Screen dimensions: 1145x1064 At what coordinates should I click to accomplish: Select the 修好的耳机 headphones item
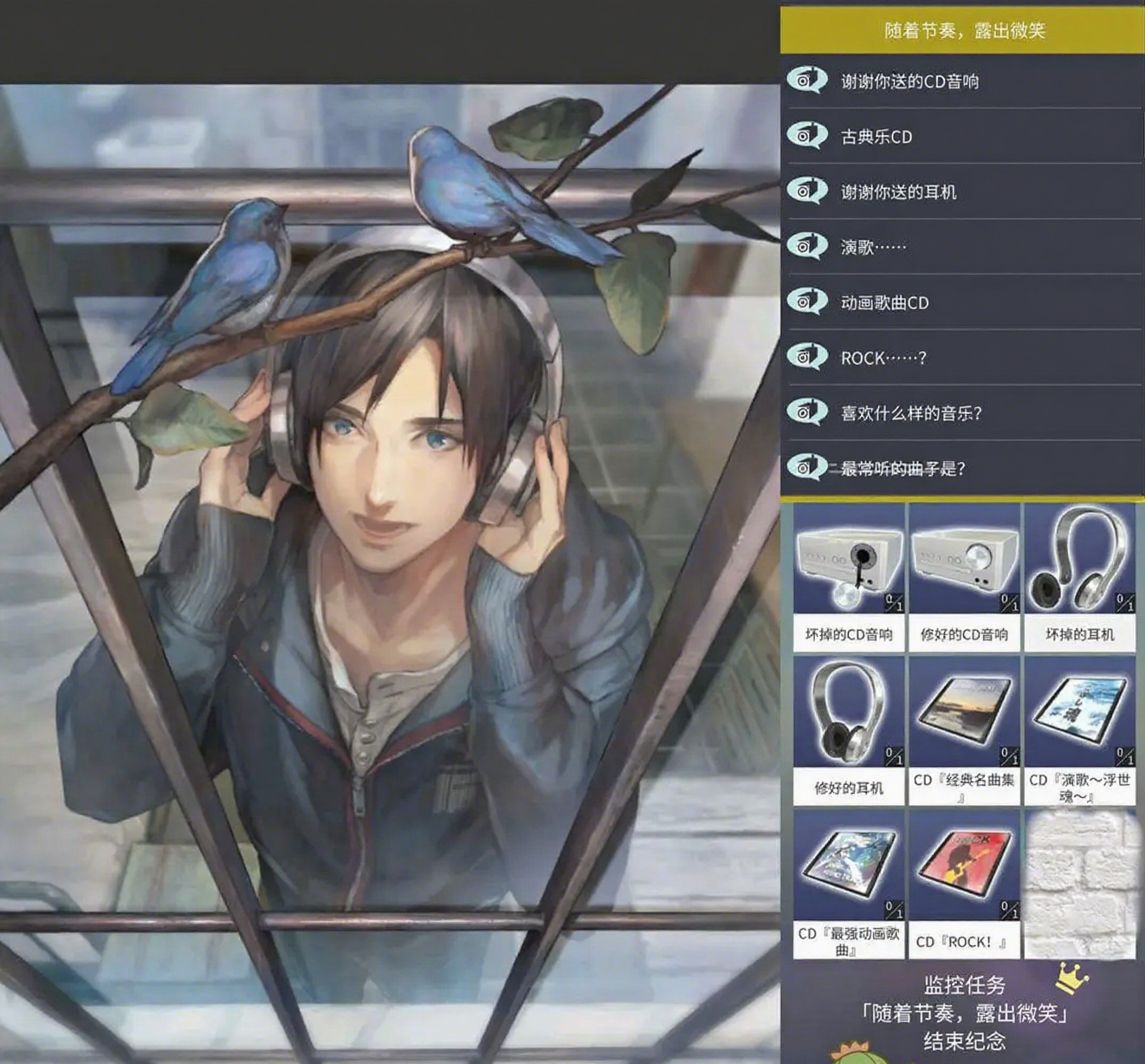(849, 729)
